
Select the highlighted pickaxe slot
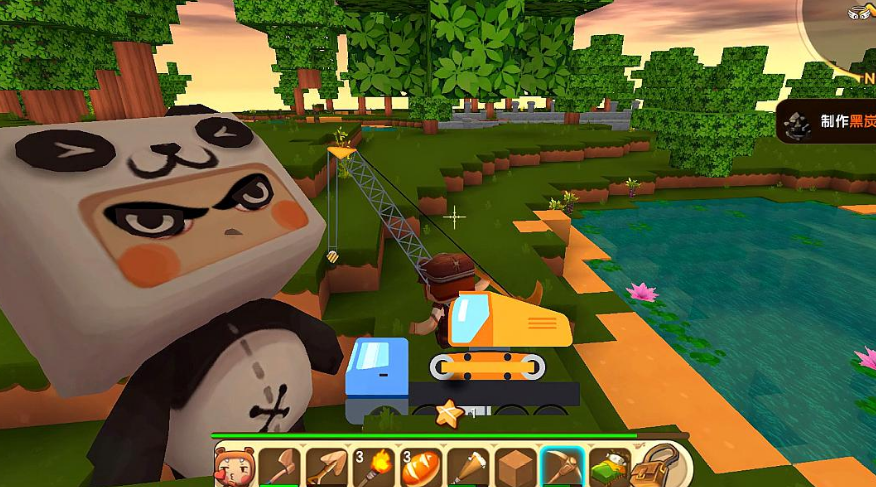point(561,466)
